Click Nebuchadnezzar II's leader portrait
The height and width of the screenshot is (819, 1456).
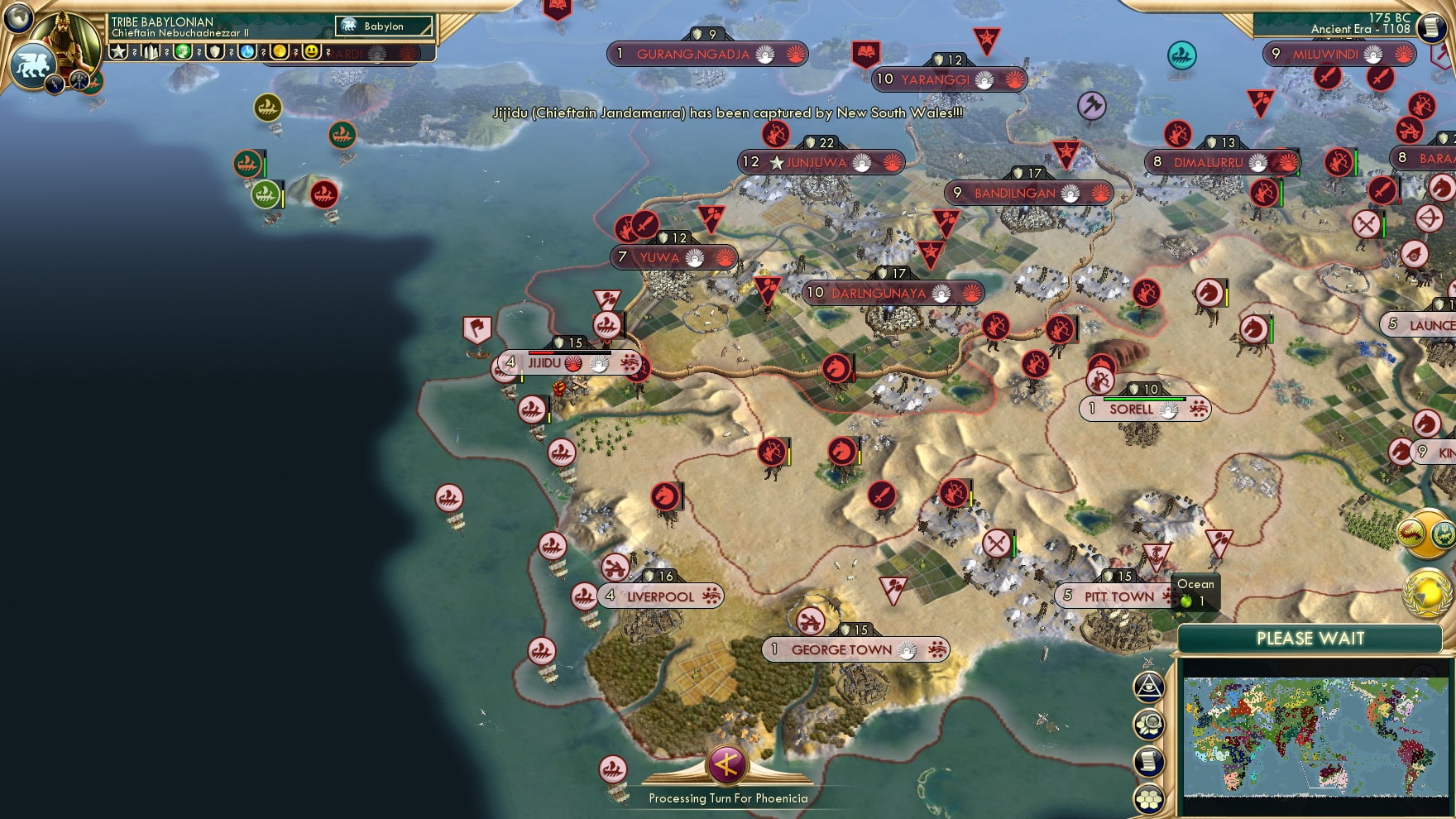[65, 37]
